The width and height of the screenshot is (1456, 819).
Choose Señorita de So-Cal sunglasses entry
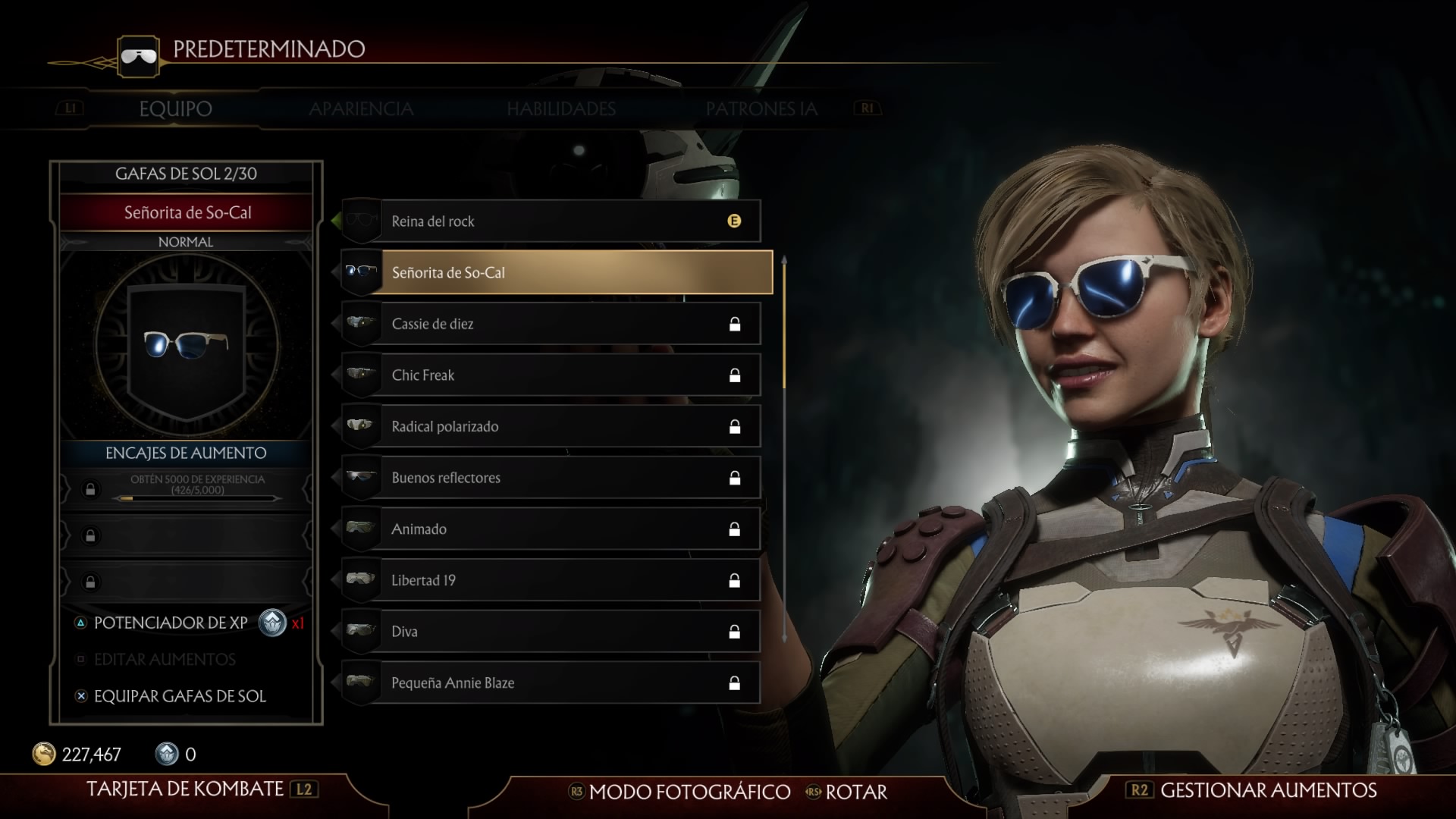(x=557, y=272)
